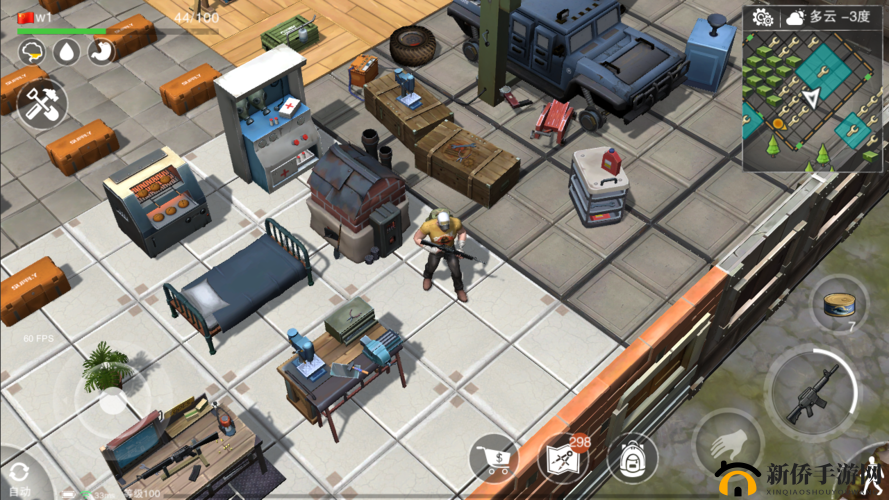This screenshot has width=889, height=500.
Task: Open the crafting blueprints button
Action: click(x=565, y=459)
